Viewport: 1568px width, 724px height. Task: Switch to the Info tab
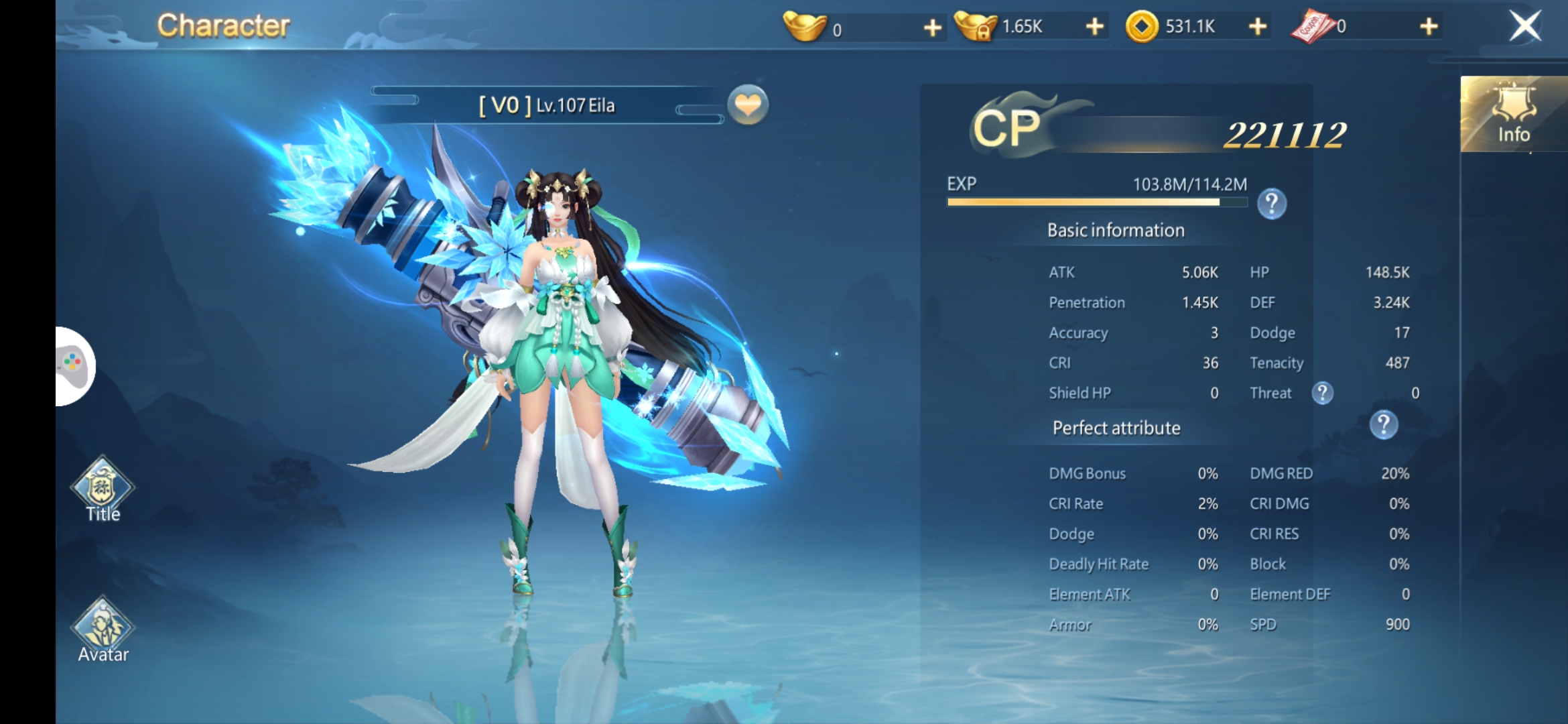click(x=1514, y=115)
